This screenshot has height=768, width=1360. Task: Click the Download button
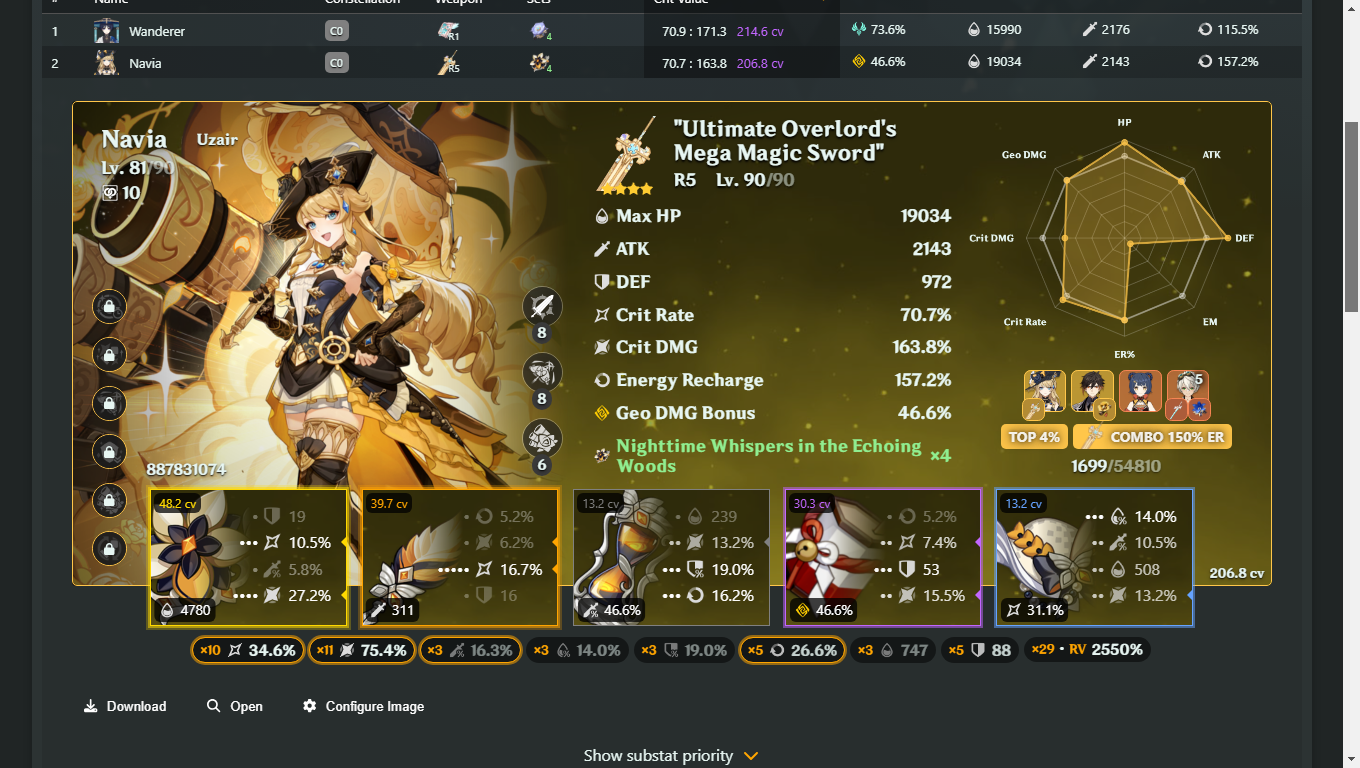[x=124, y=706]
